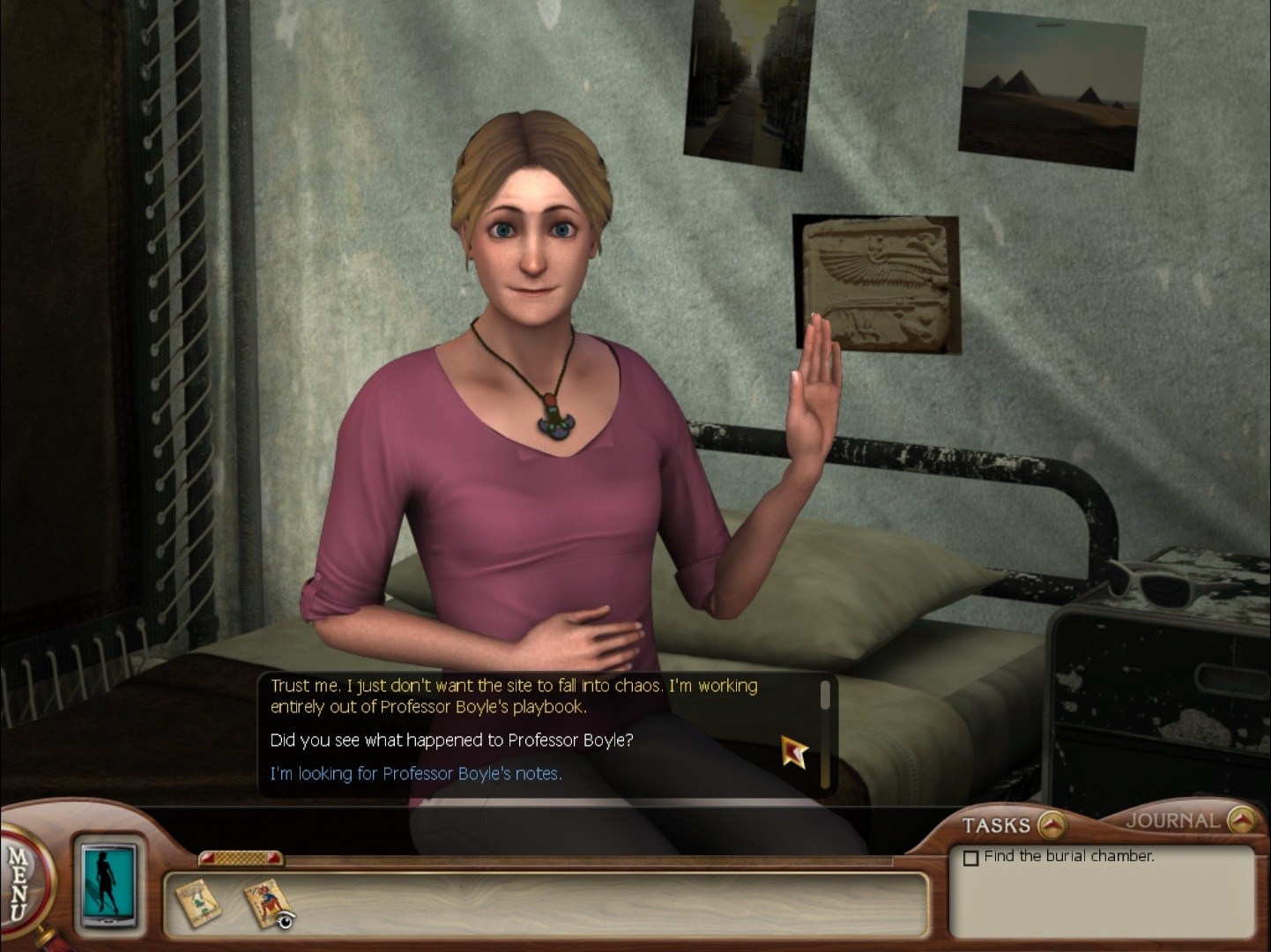Click the dialogue box scrollbar

825,733
